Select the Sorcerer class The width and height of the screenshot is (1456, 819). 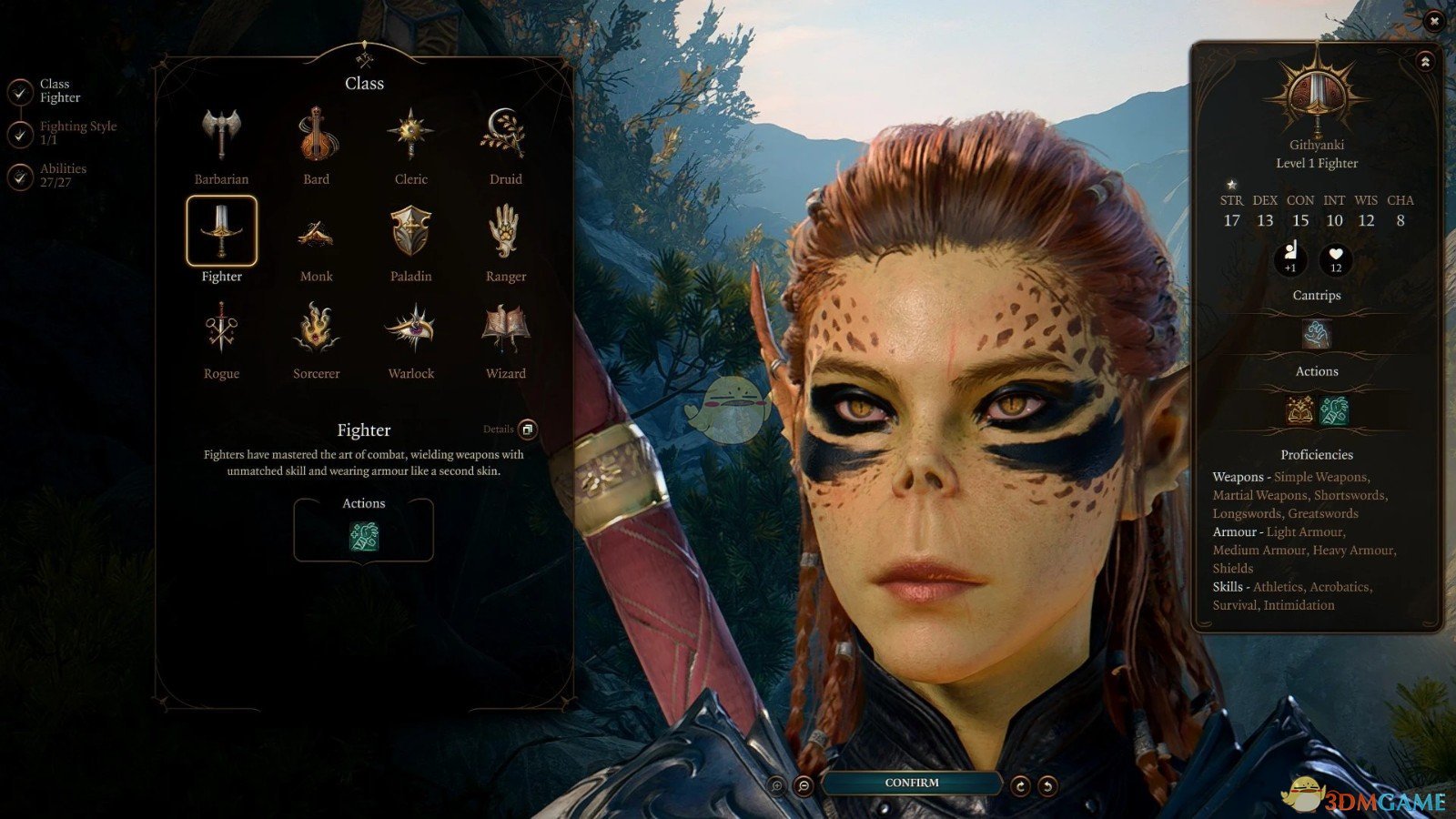click(316, 330)
